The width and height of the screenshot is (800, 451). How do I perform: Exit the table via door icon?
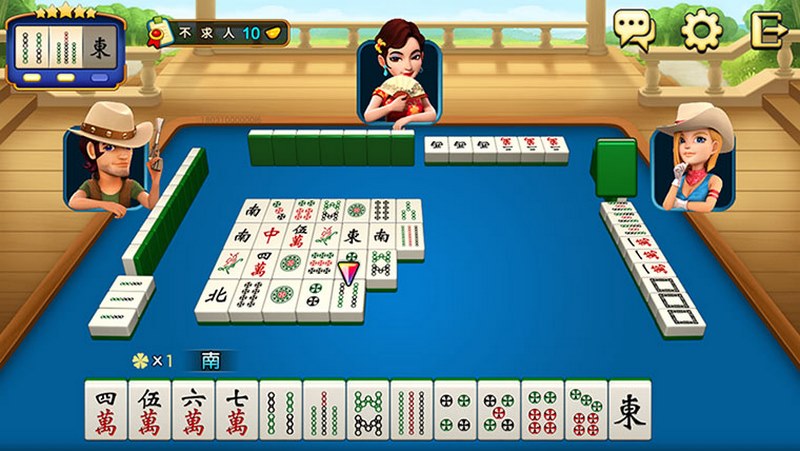click(x=770, y=30)
